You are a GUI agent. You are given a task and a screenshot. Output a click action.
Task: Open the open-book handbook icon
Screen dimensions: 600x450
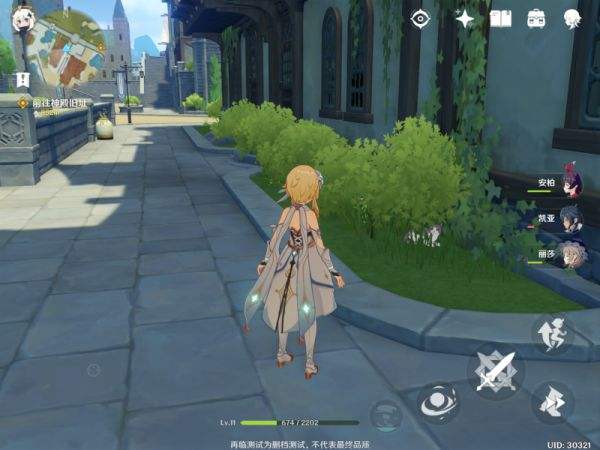[x=501, y=18]
